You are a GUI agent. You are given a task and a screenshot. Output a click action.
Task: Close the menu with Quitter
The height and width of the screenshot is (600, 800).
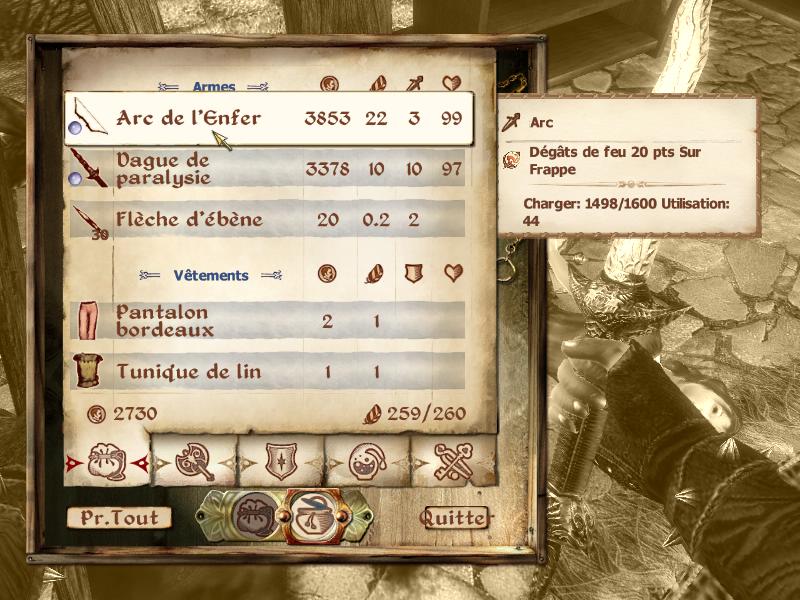point(455,518)
